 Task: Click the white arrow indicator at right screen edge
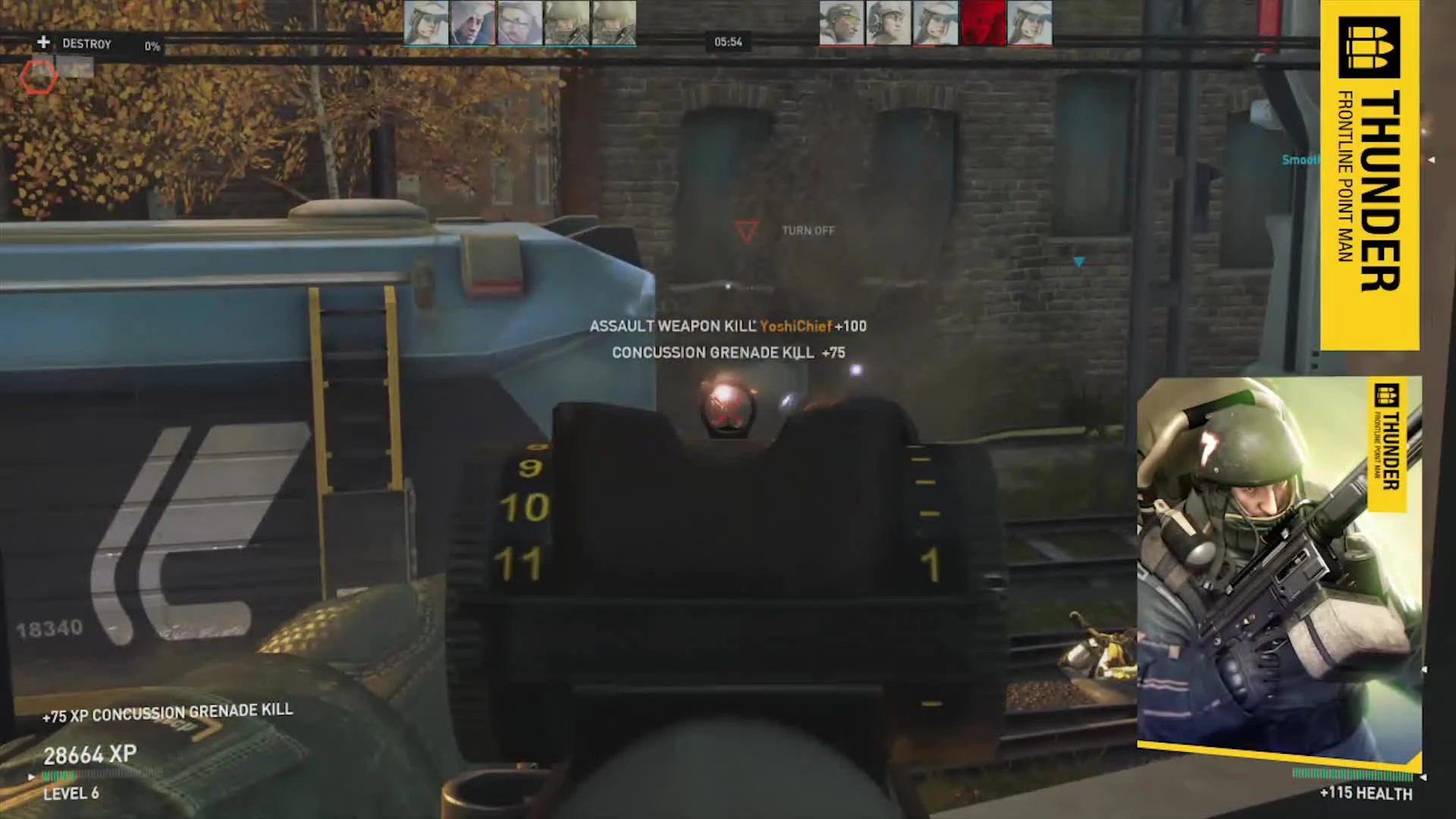coord(1432,160)
